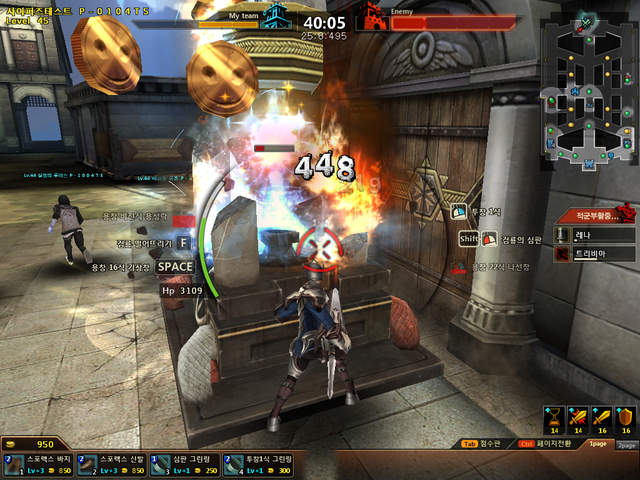Viewport: 640px width, 480px height.
Task: Switch to the 2page tab
Action: 626,444
